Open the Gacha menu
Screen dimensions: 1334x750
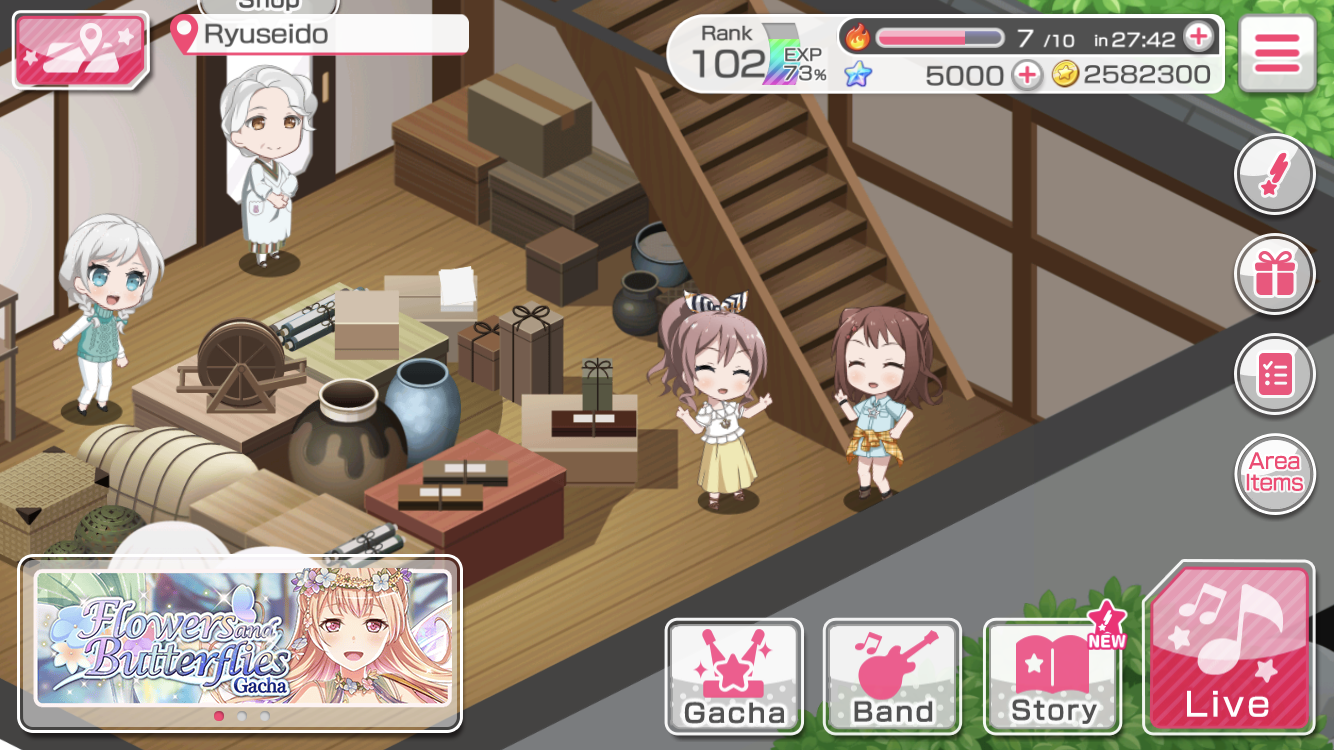point(734,676)
